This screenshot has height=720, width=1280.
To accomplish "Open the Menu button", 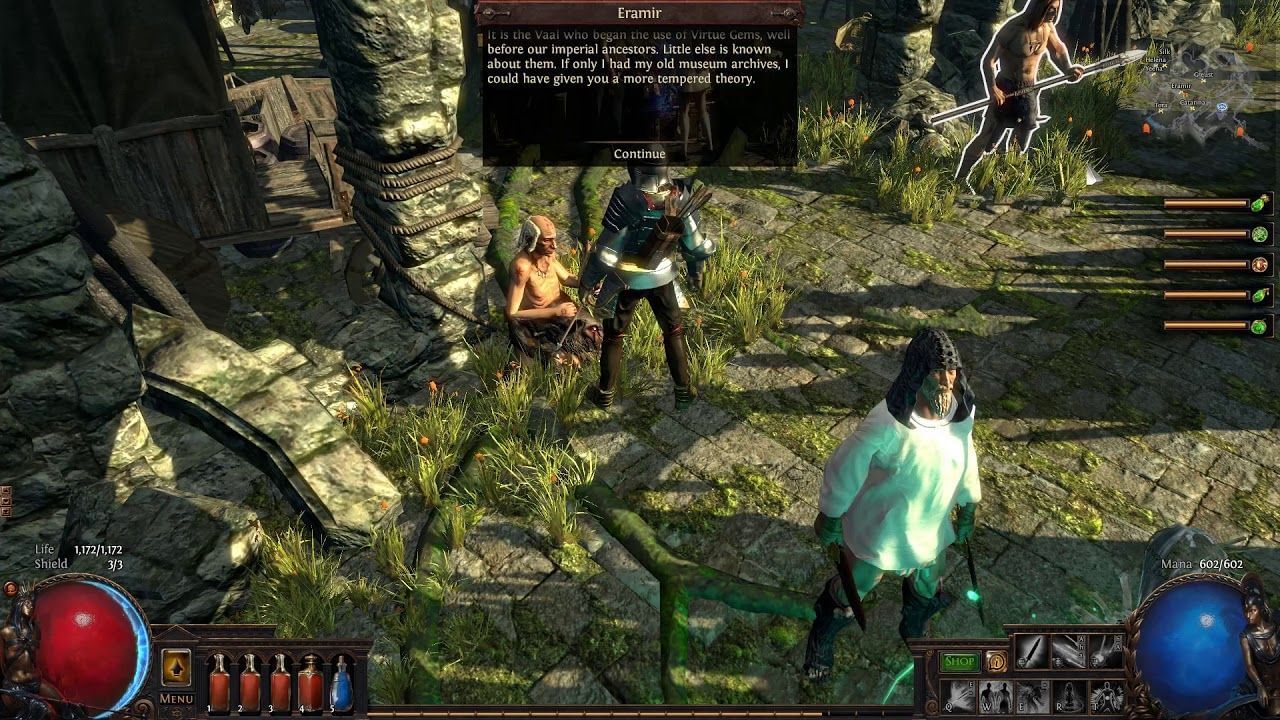I will point(176,698).
